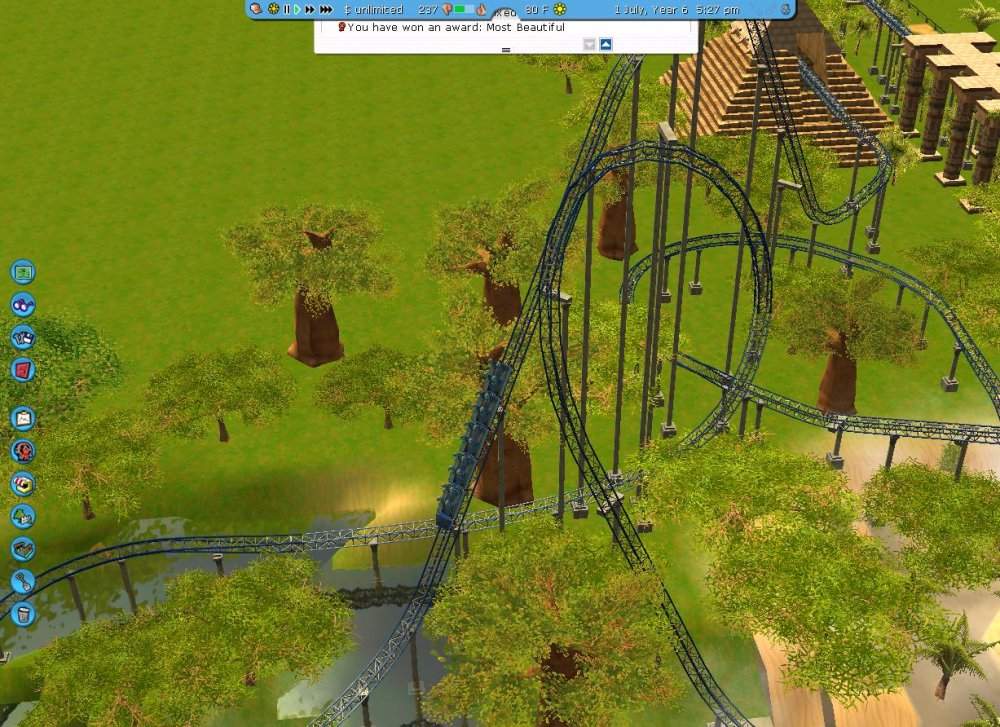Open the path building tool icon
The width and height of the screenshot is (1000, 727).
(x=23, y=549)
